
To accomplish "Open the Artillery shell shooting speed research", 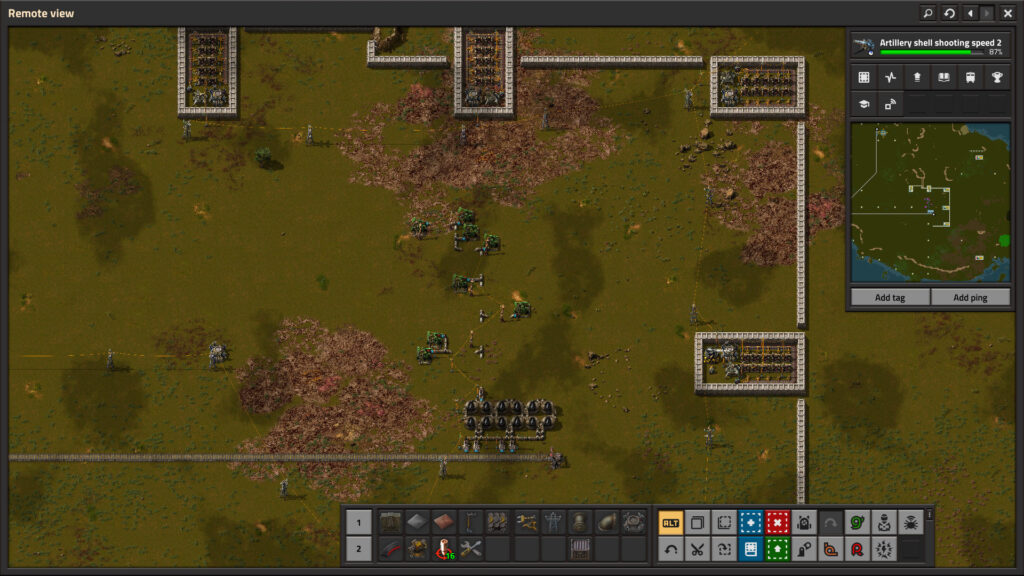I will click(x=929, y=46).
